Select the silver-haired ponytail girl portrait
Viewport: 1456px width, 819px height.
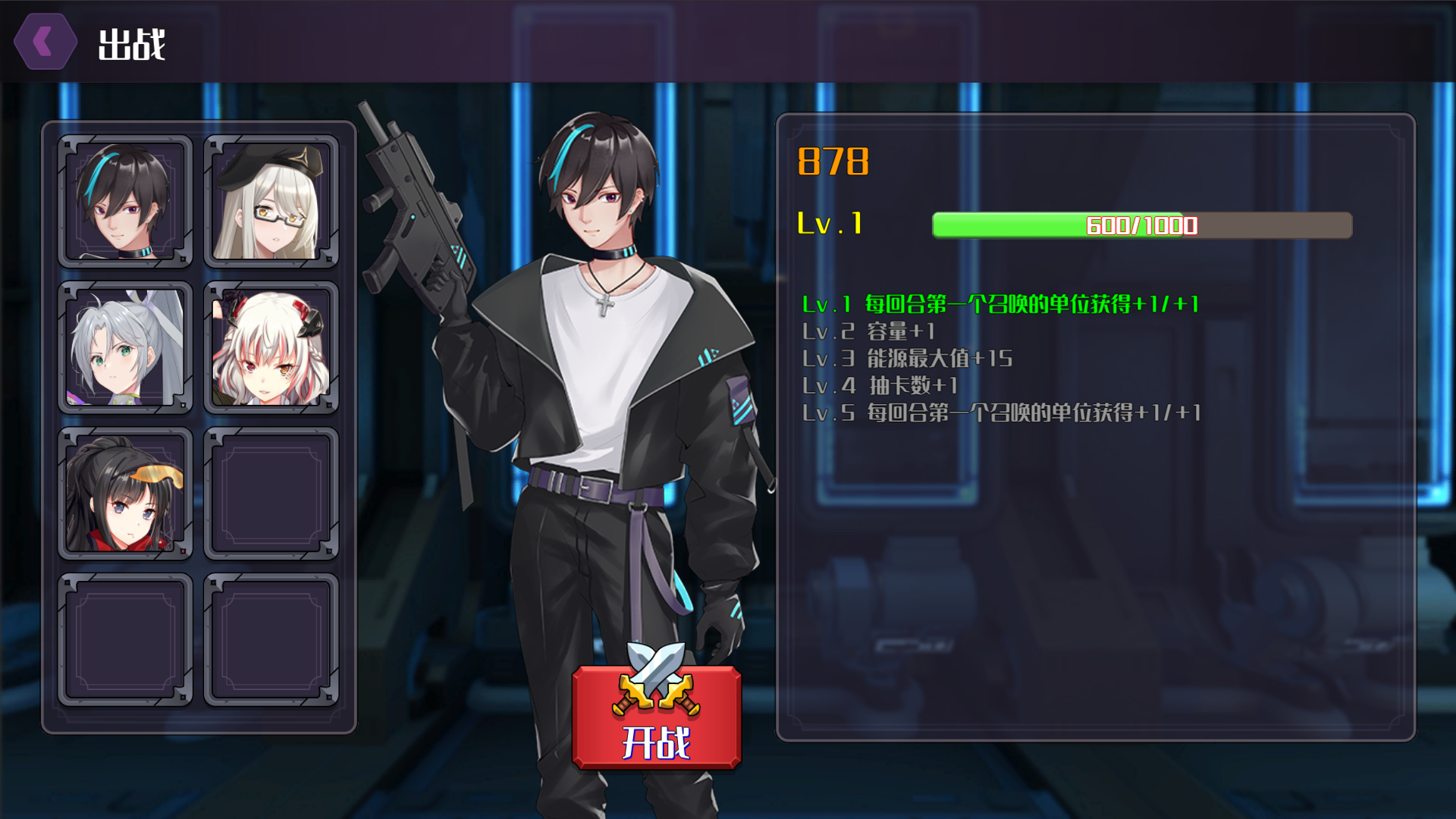[126, 345]
